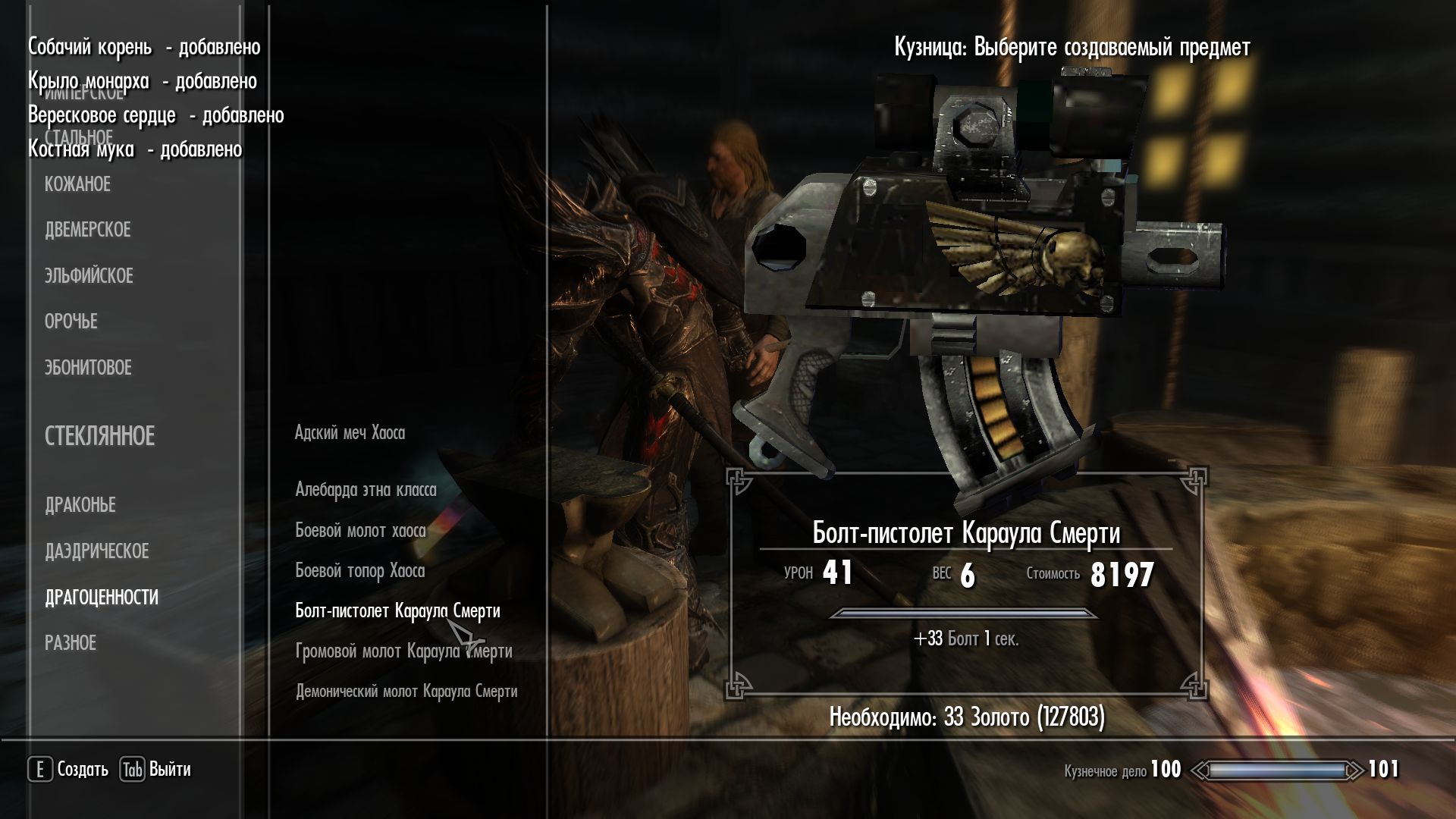Viewport: 1456px width, 819px height.
Task: Select Адский меч Хаоса recipe
Action: pyautogui.click(x=350, y=433)
